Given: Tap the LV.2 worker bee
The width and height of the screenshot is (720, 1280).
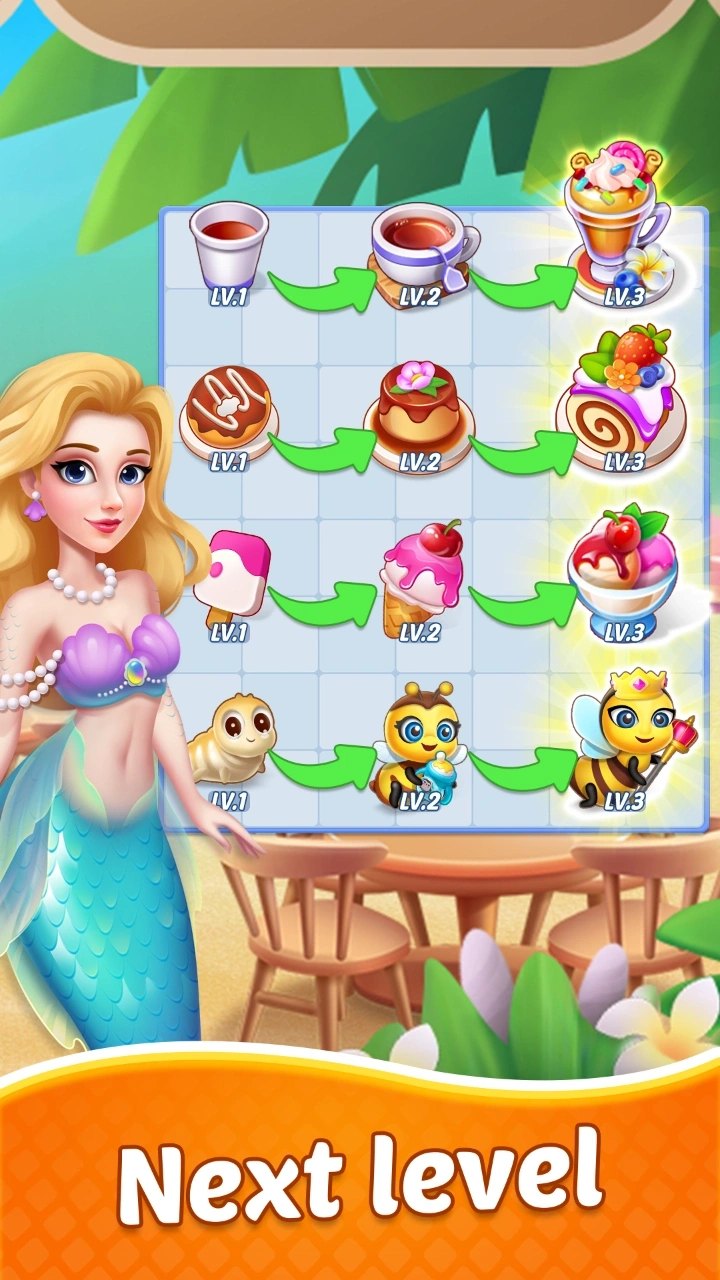Looking at the screenshot, I should point(420,742).
